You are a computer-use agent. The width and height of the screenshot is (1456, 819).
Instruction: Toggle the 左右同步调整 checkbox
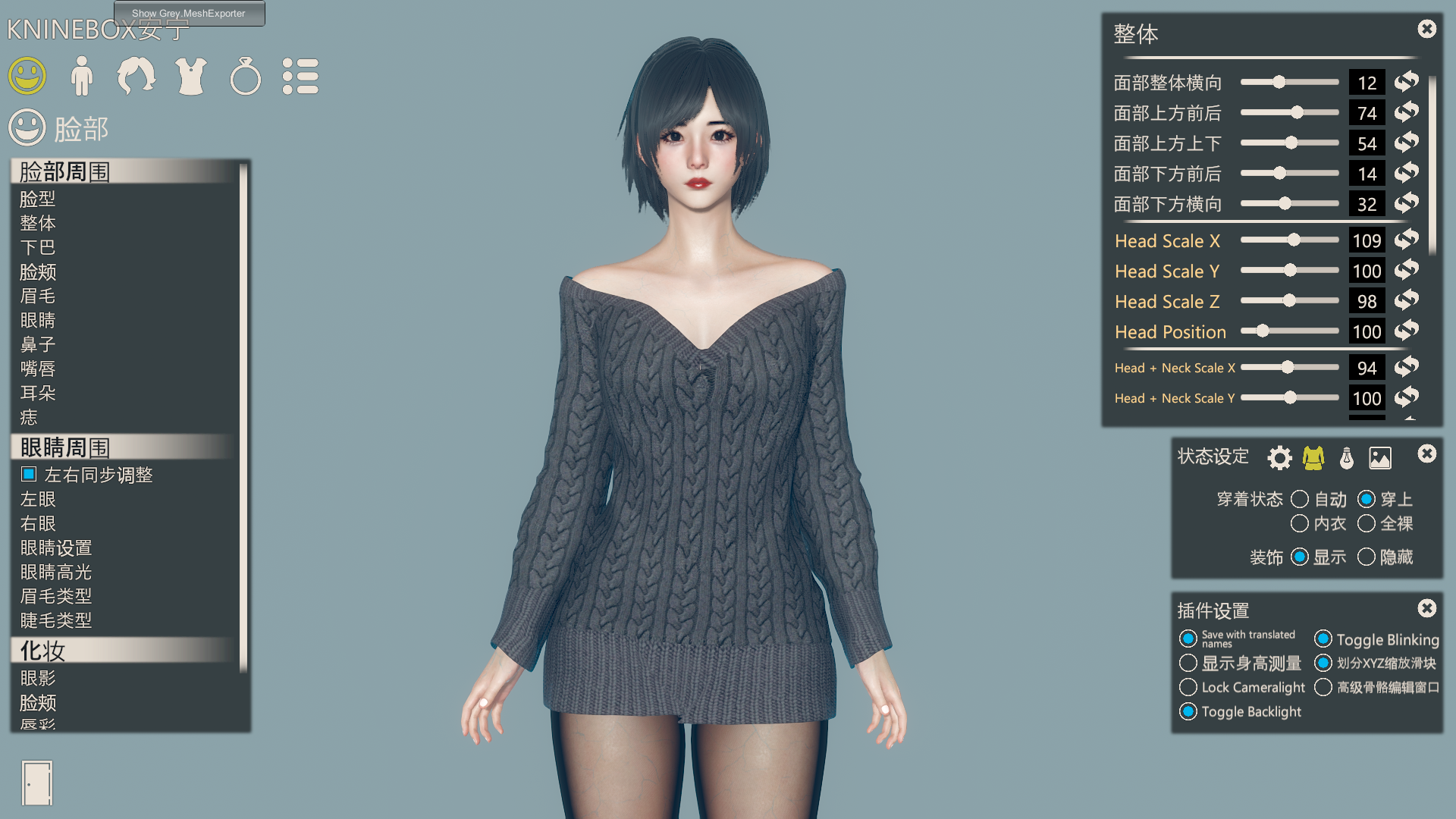coord(30,475)
